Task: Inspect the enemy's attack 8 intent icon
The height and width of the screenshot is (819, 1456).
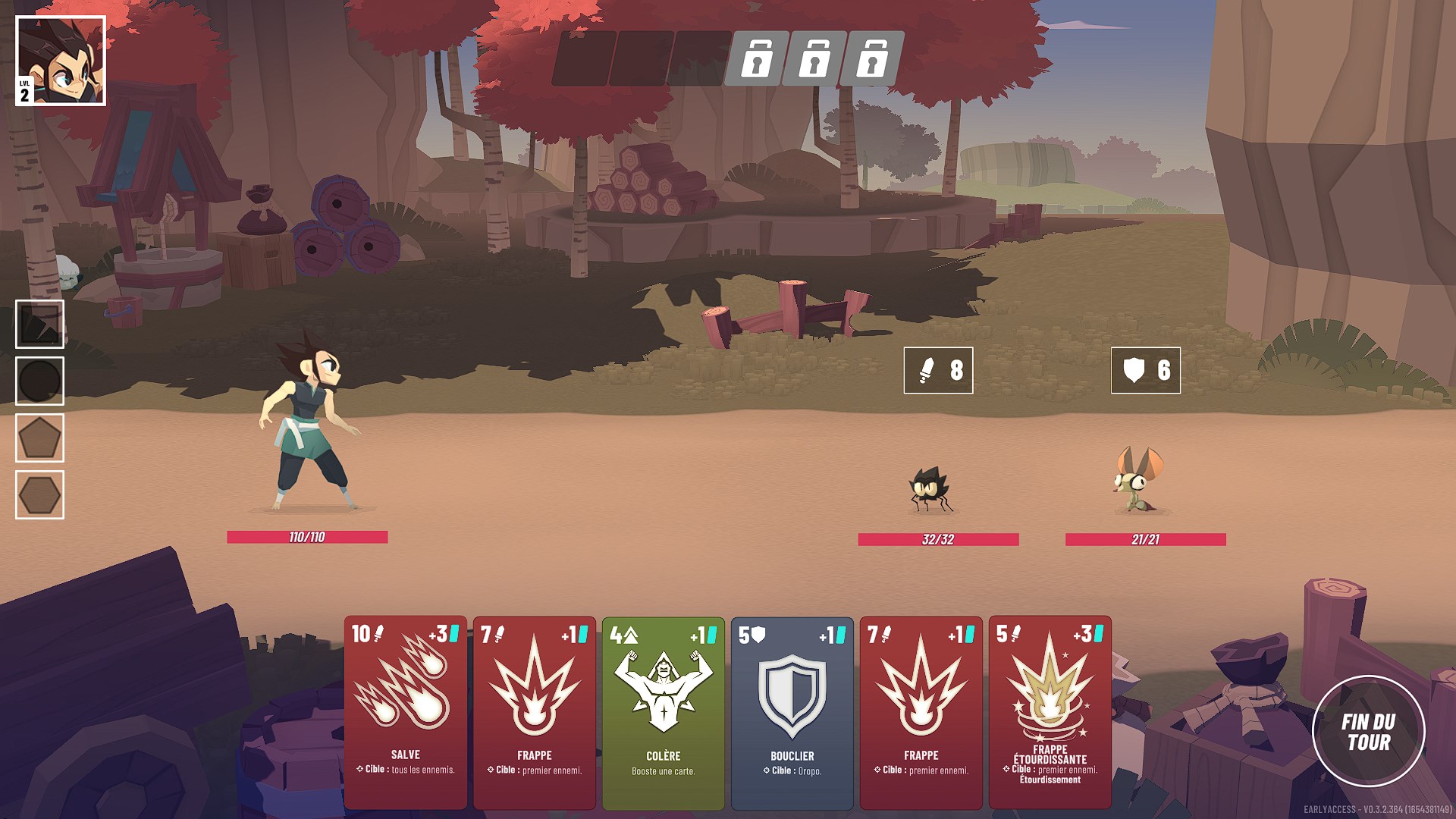Action: [x=938, y=370]
